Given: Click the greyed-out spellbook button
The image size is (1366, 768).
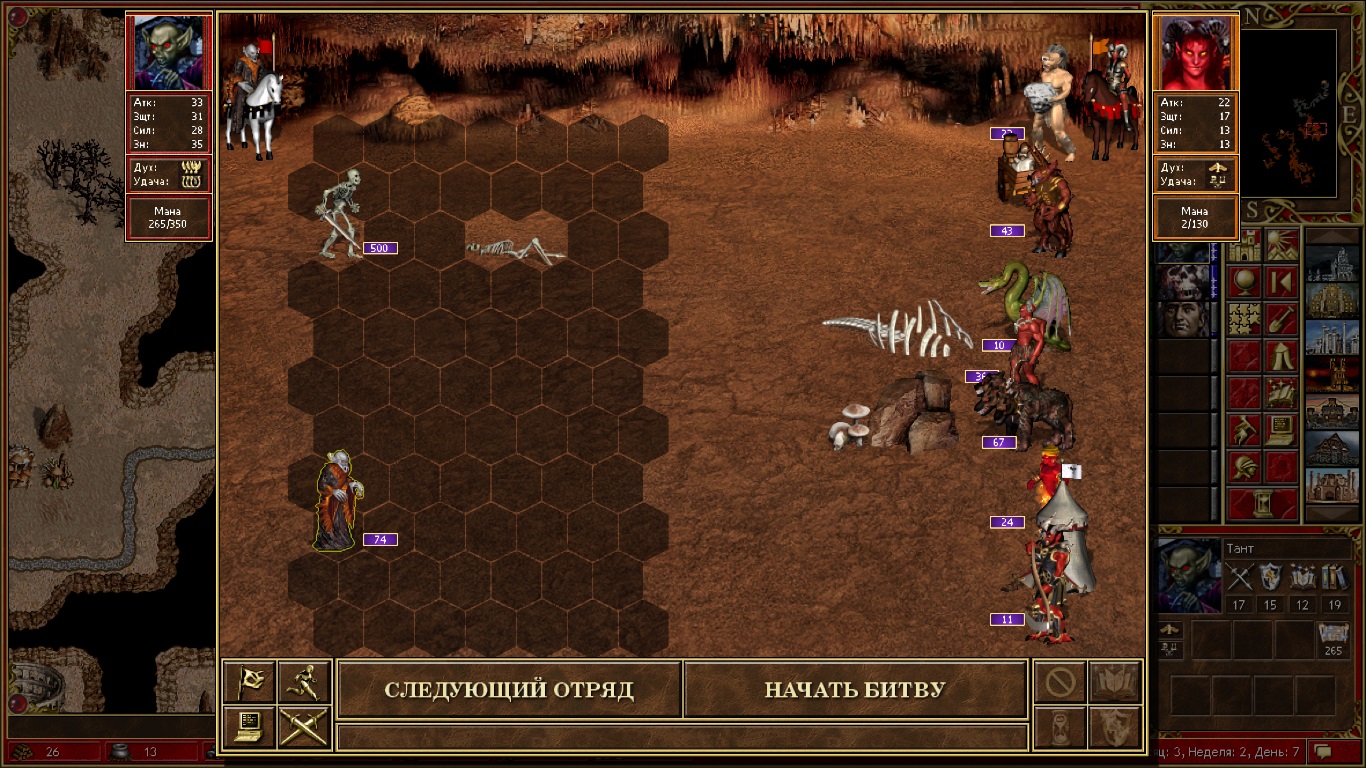Looking at the screenshot, I should point(1115,682).
